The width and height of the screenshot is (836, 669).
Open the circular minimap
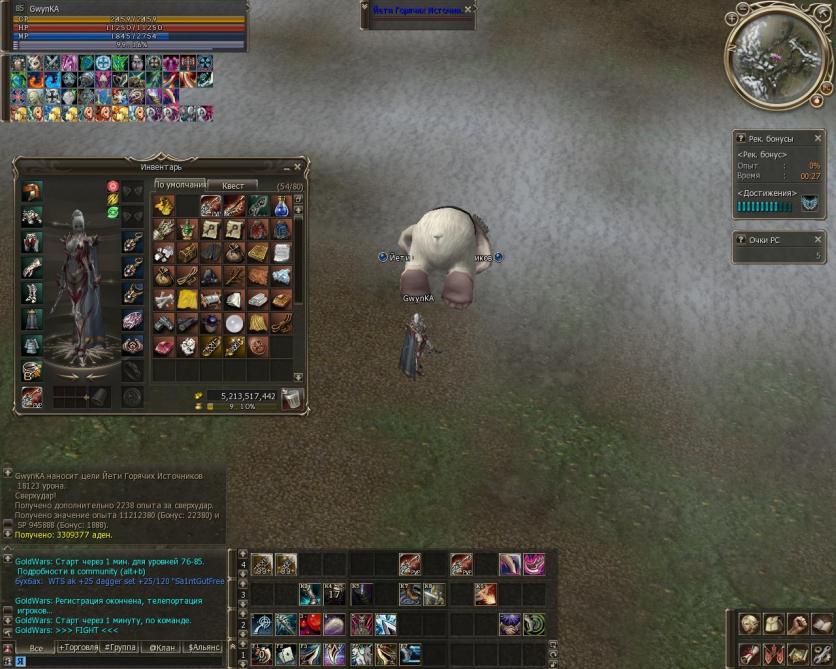(779, 55)
